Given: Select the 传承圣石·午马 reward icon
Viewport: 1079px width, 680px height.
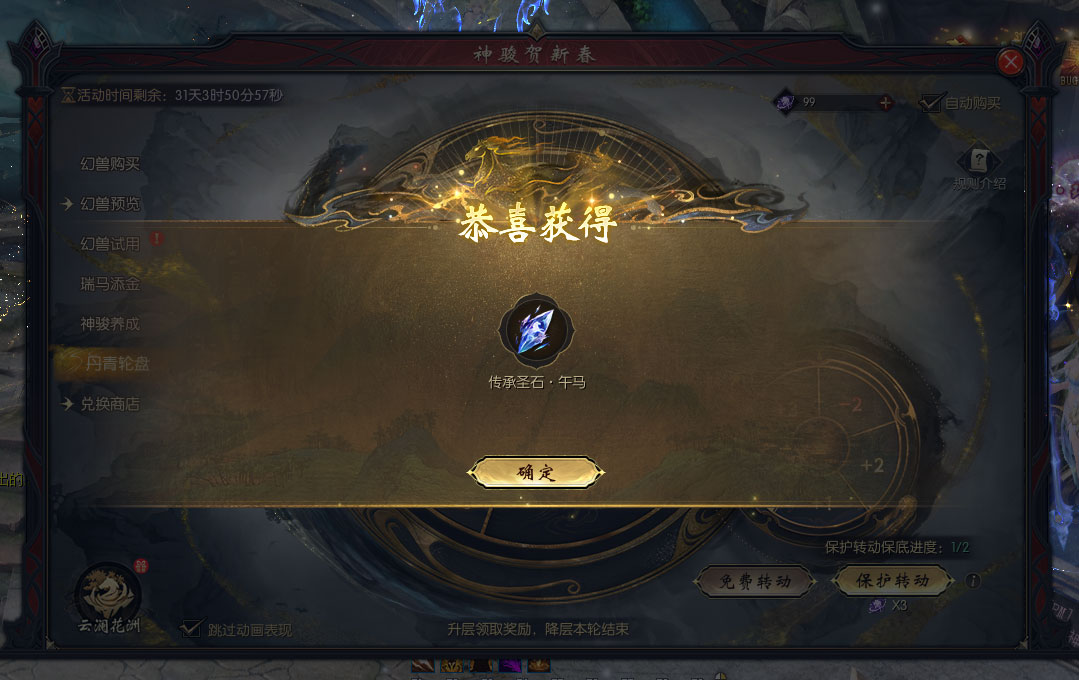Looking at the screenshot, I should (536, 332).
